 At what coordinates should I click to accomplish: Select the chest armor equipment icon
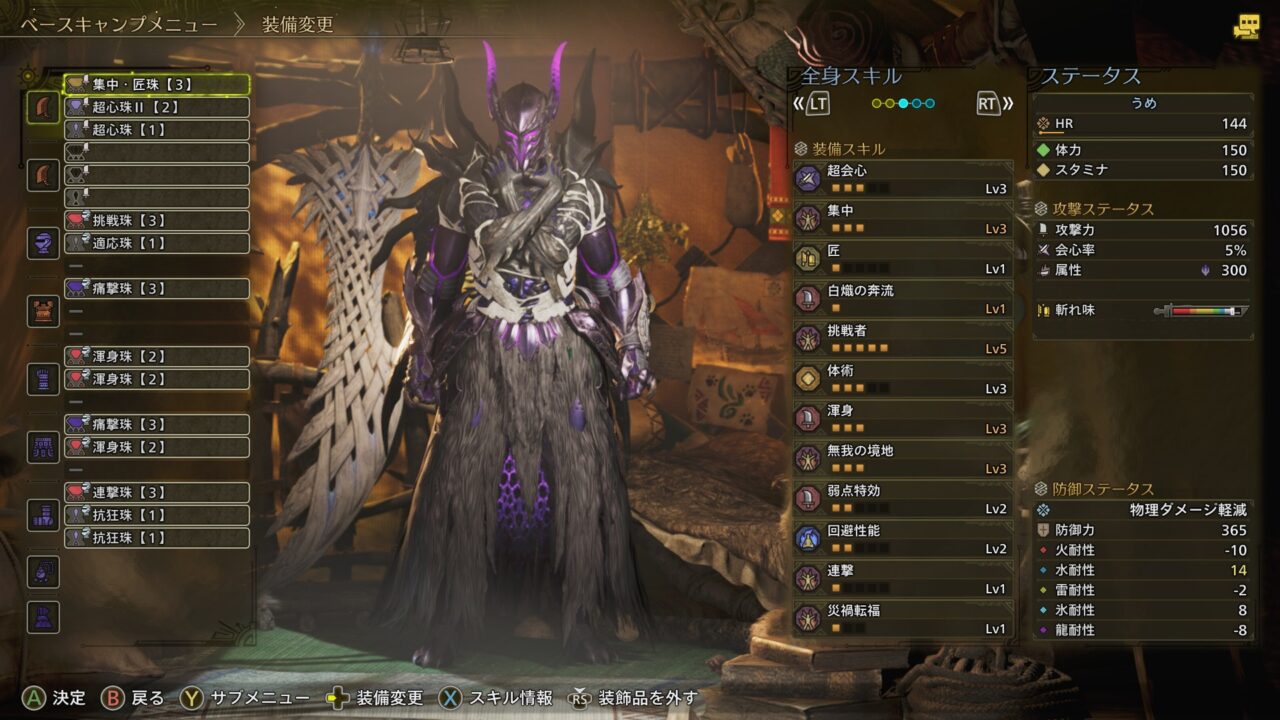43,311
